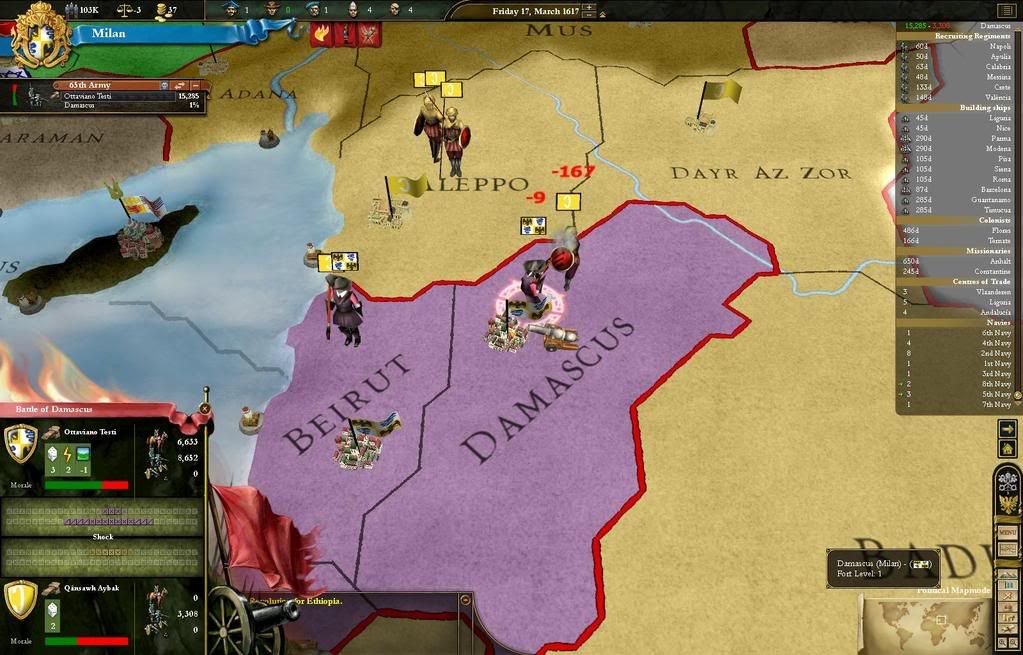Open the MENU button on the right sidebar
Image resolution: width=1023 pixels, height=655 pixels.
point(1008,532)
